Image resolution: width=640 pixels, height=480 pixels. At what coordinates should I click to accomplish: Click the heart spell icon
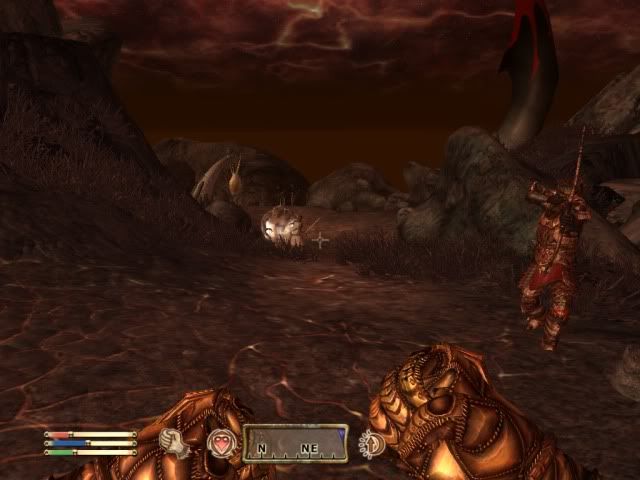[x=219, y=443]
